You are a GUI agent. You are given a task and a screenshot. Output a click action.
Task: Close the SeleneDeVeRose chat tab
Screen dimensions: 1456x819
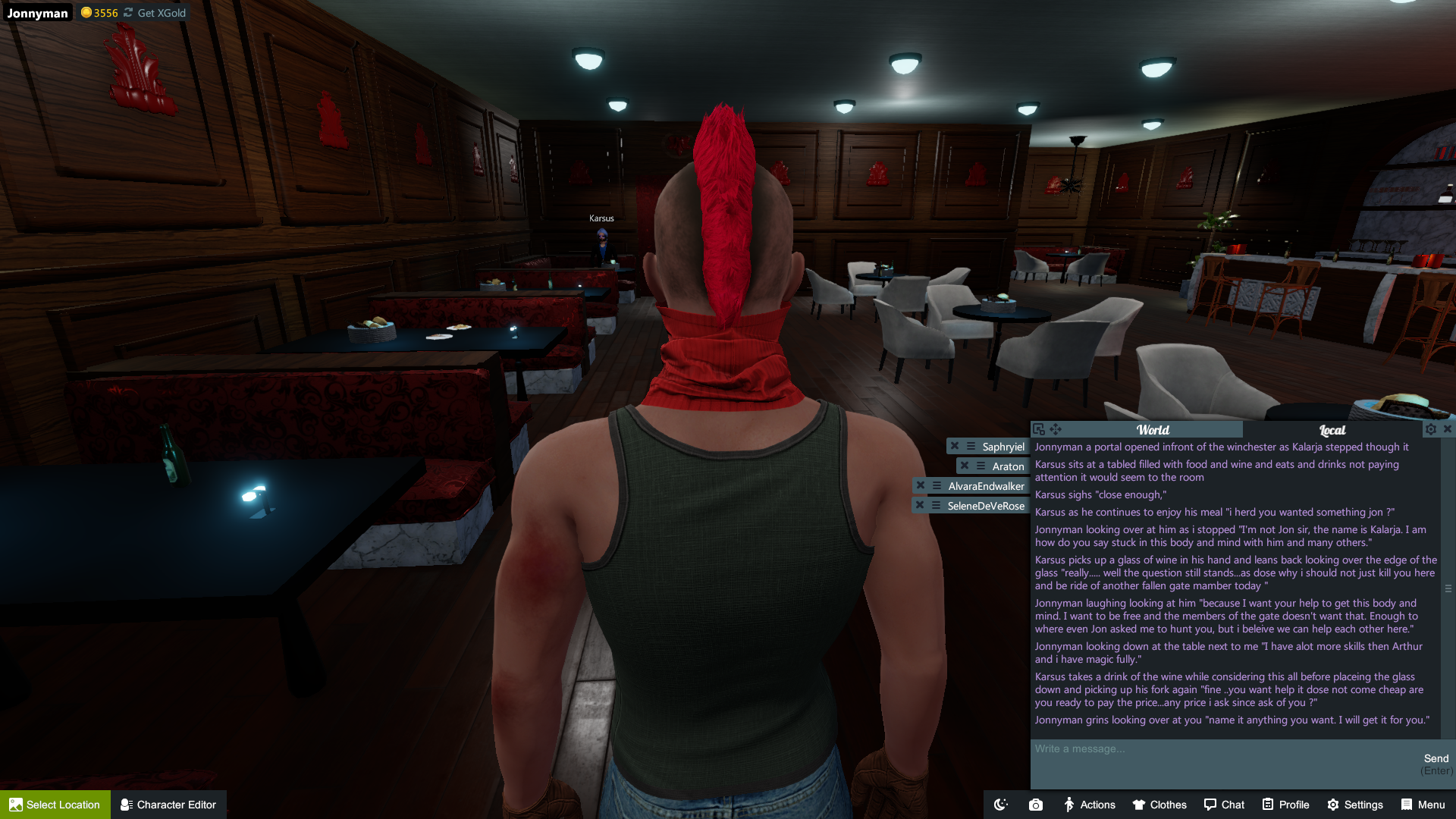pyautogui.click(x=920, y=506)
